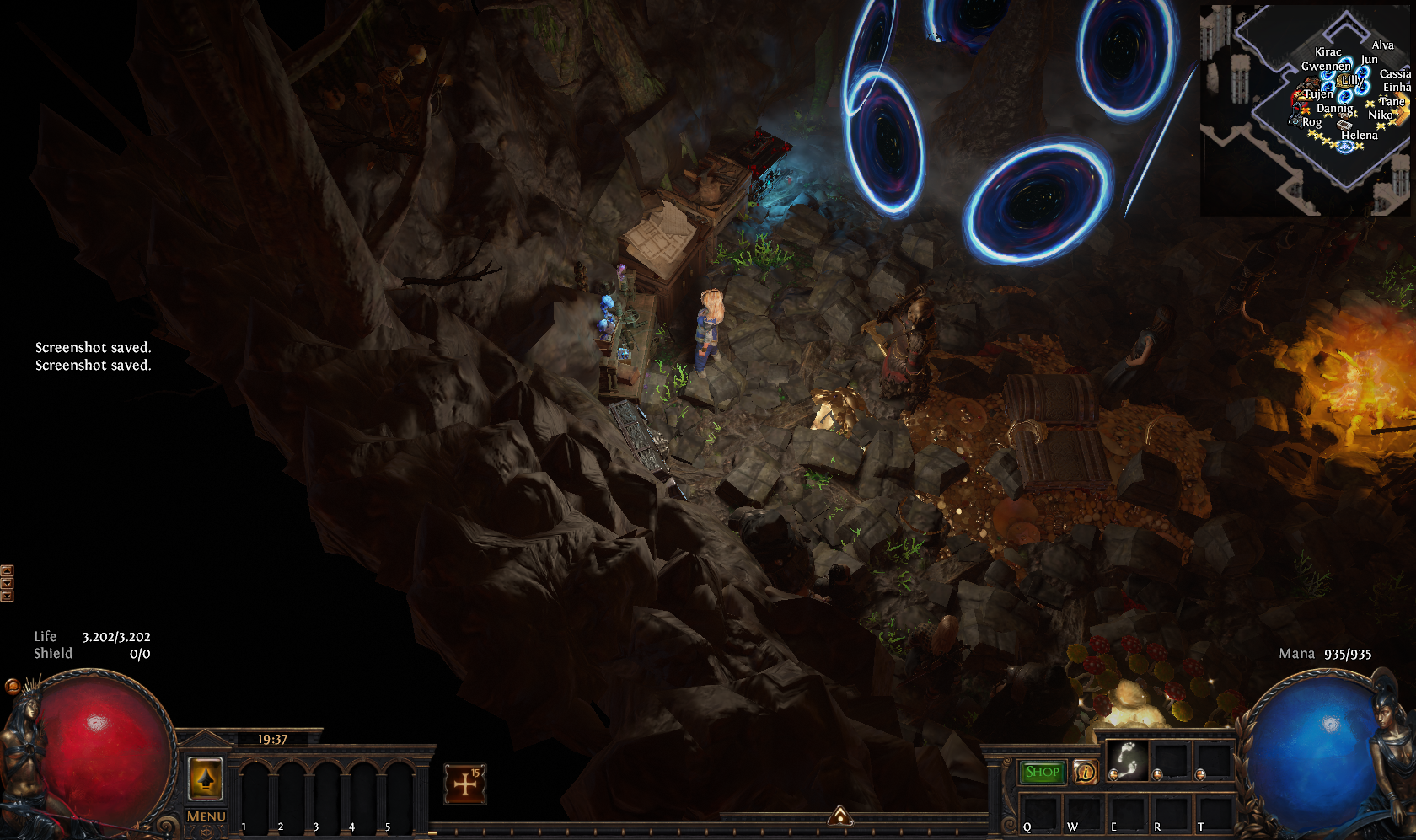Click the gold level-up arrow icon

point(205,778)
